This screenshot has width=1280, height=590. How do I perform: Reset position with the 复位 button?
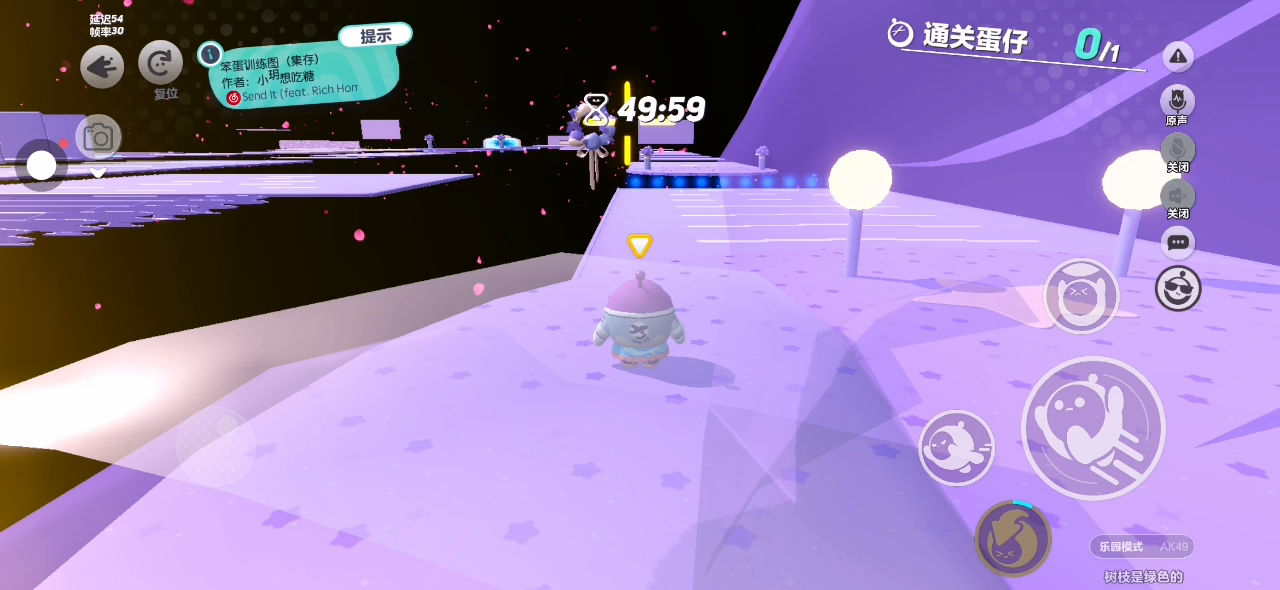(160, 63)
